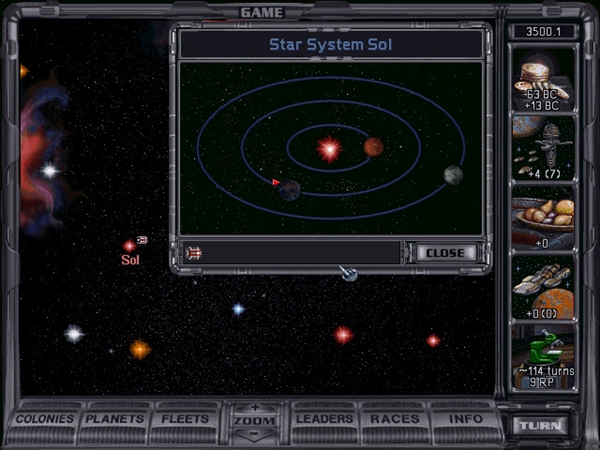The height and width of the screenshot is (450, 600).
Task: Open the Leaders screen
Action: [x=325, y=419]
